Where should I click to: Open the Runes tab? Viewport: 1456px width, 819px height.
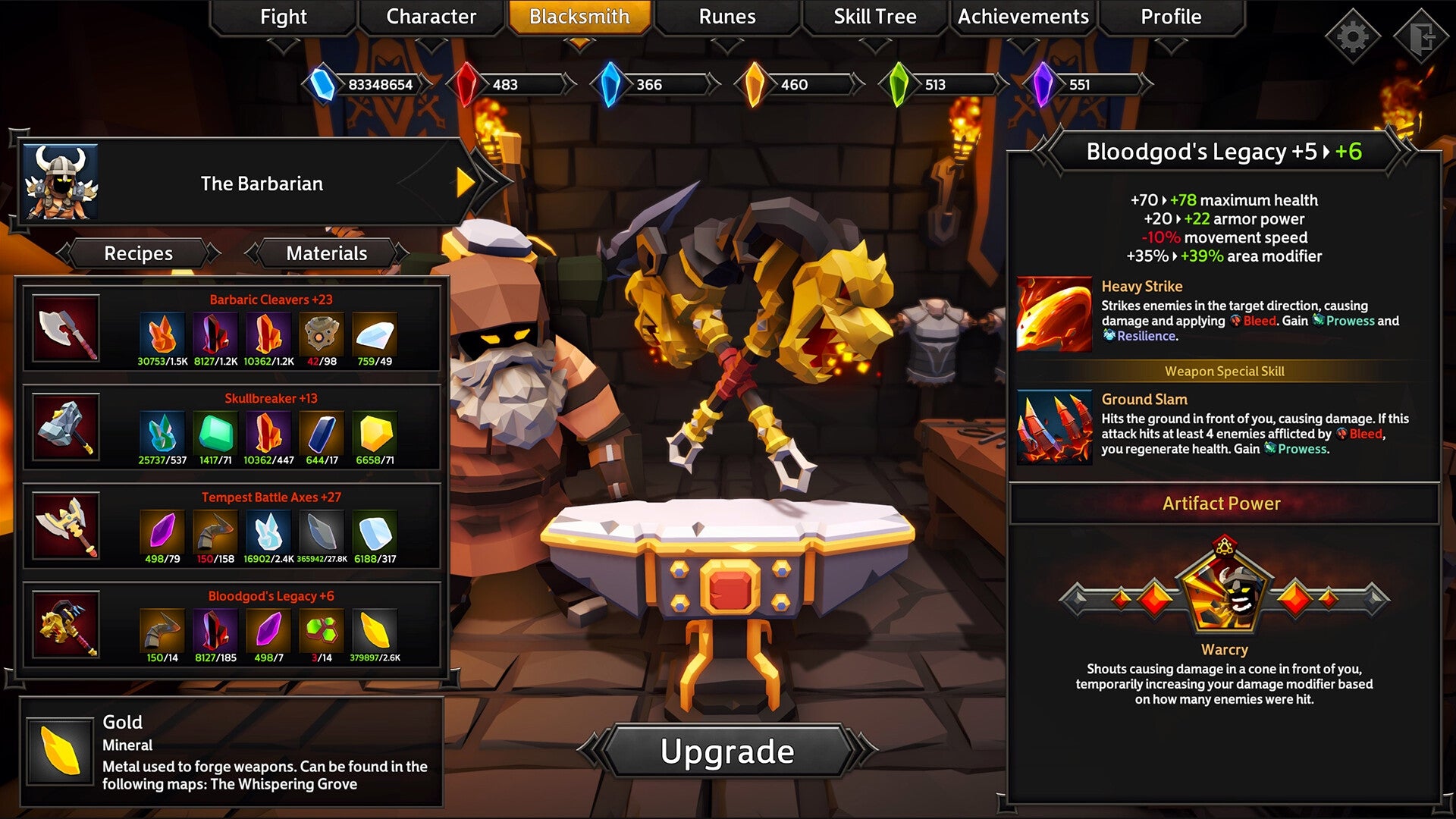tap(726, 17)
